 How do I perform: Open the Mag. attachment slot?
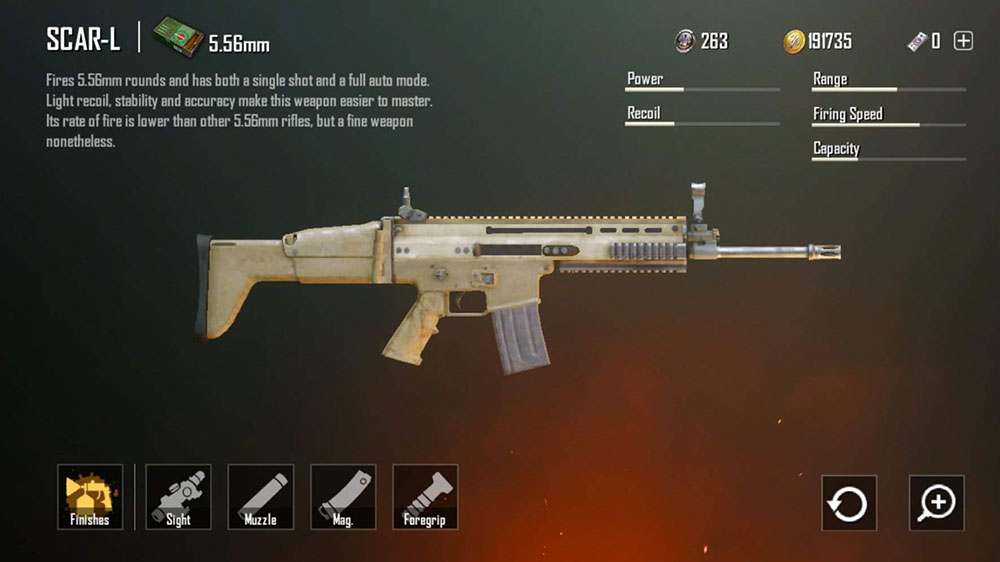click(x=343, y=497)
